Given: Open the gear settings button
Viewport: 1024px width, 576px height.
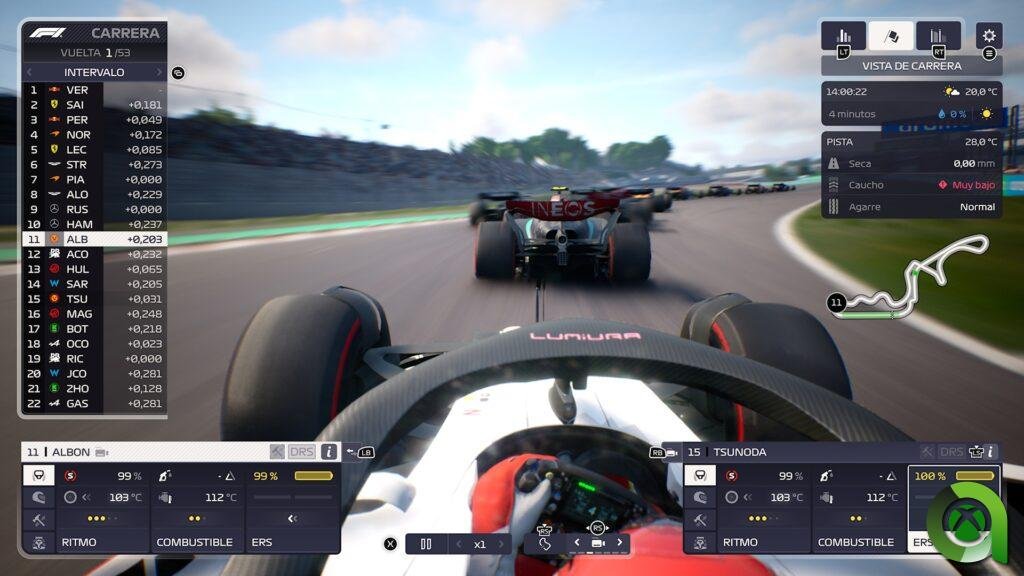Looking at the screenshot, I should click(988, 36).
